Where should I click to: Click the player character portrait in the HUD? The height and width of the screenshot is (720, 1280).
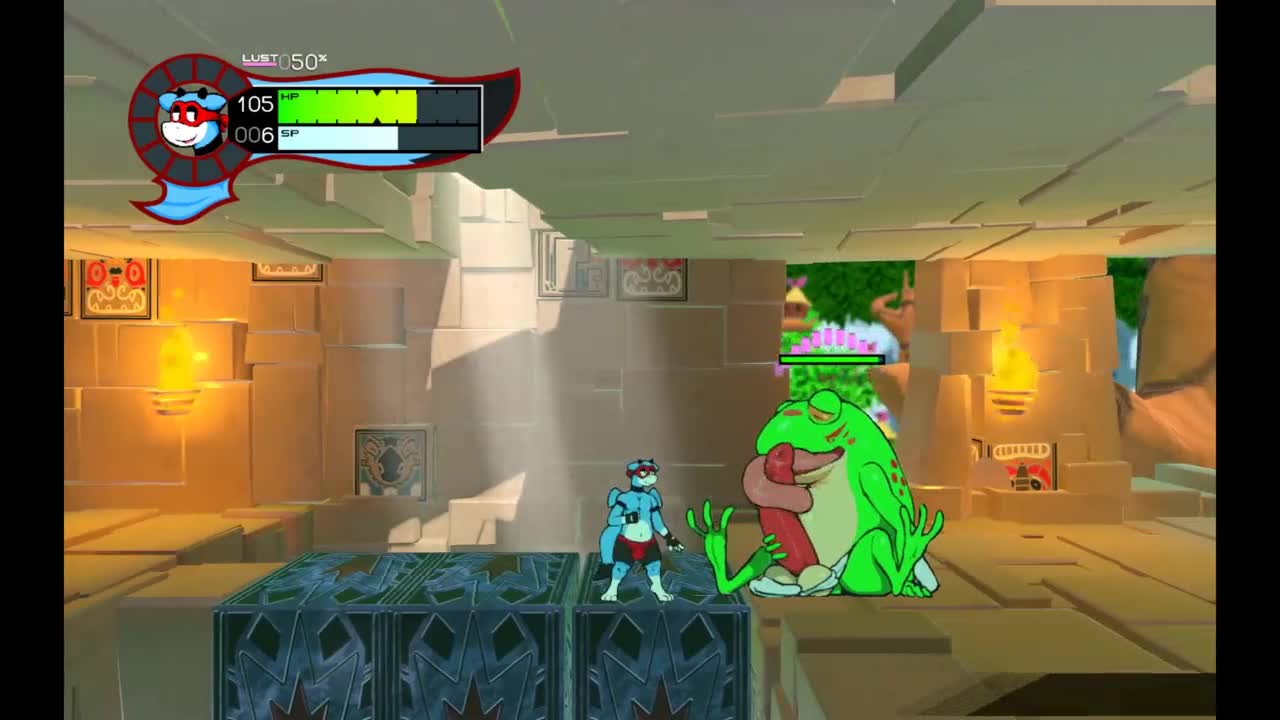192,120
